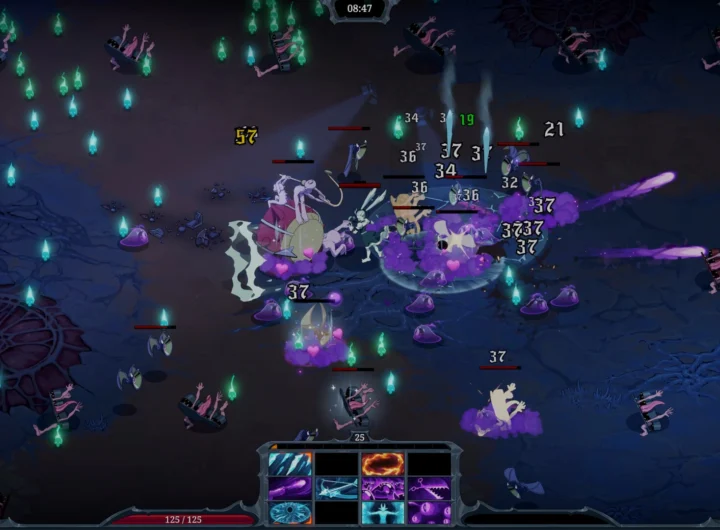Select the purple ghost crowd ability
Screen dimensions: 720x530
381,488
